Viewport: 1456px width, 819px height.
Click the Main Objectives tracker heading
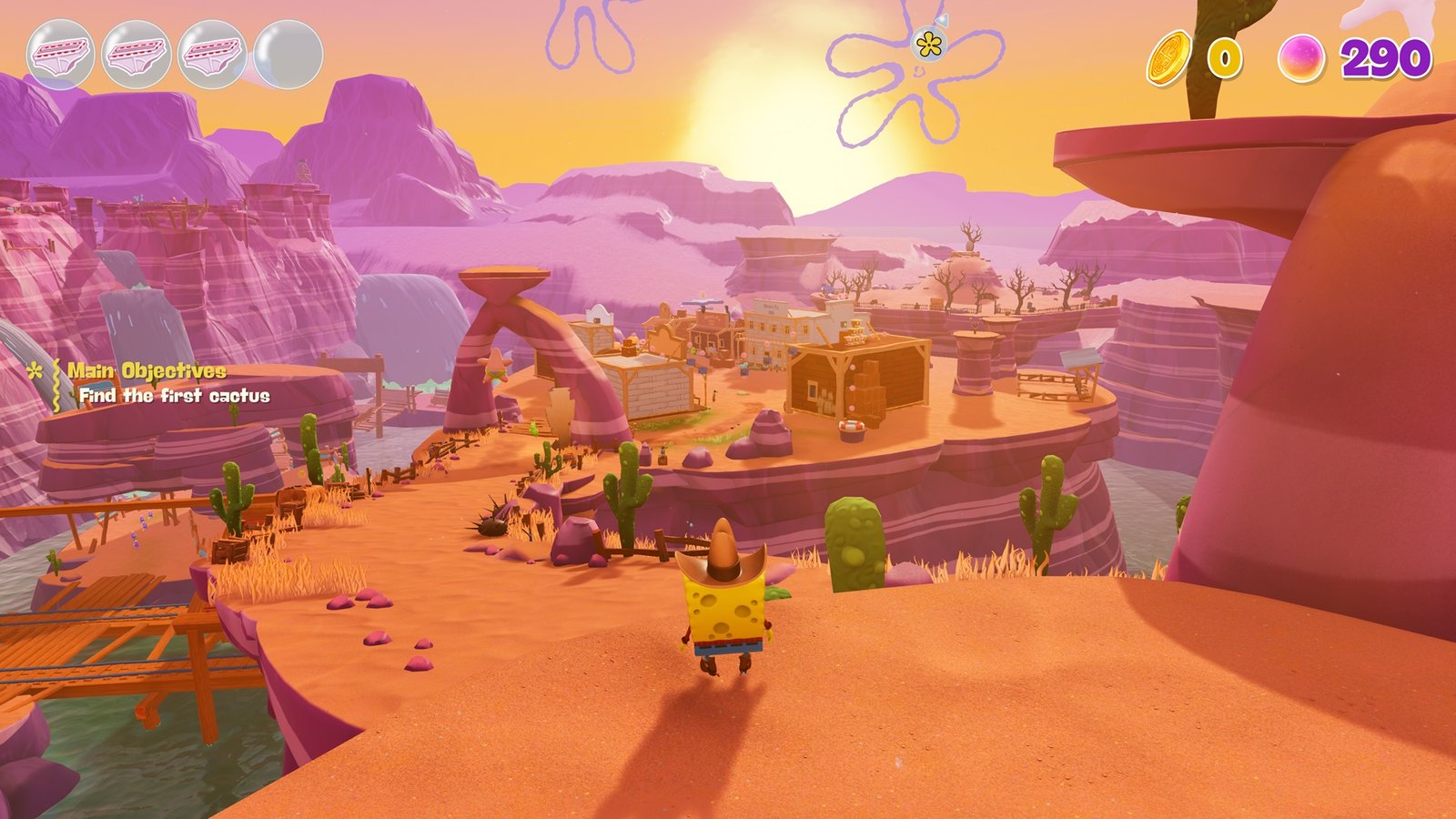(147, 370)
